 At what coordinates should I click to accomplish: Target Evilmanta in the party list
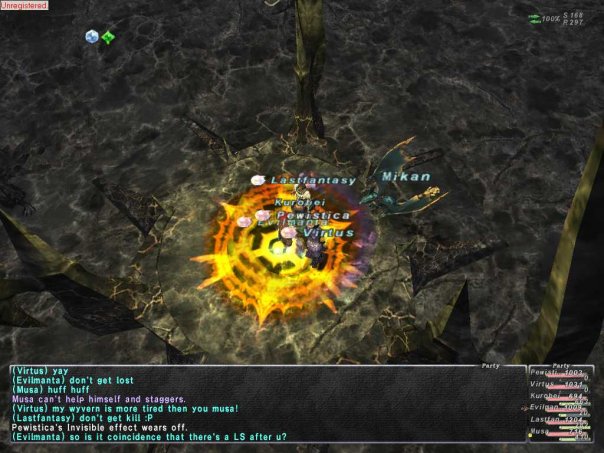tap(545, 408)
